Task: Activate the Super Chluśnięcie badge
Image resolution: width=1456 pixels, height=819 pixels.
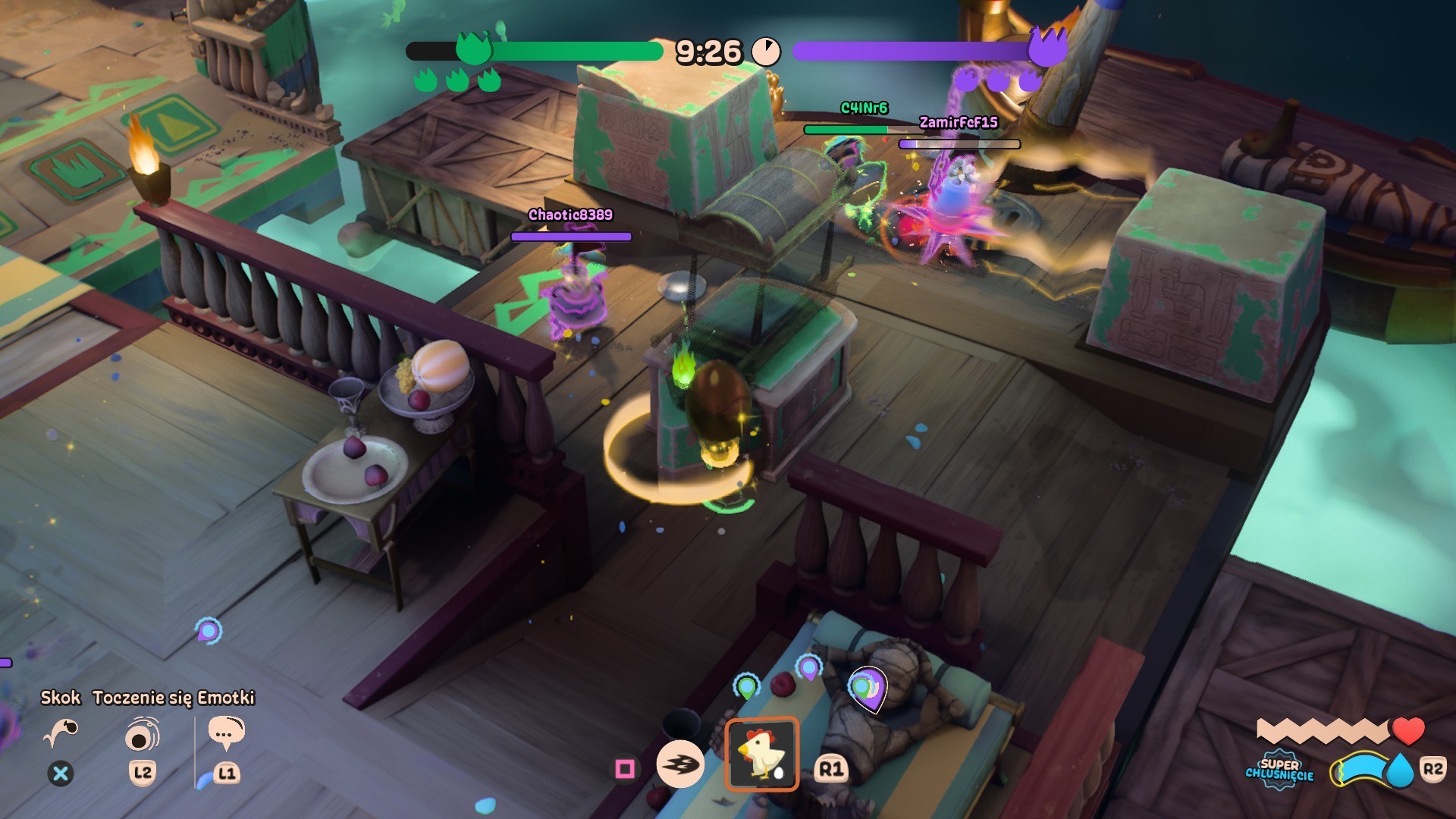Action: pos(1279,770)
